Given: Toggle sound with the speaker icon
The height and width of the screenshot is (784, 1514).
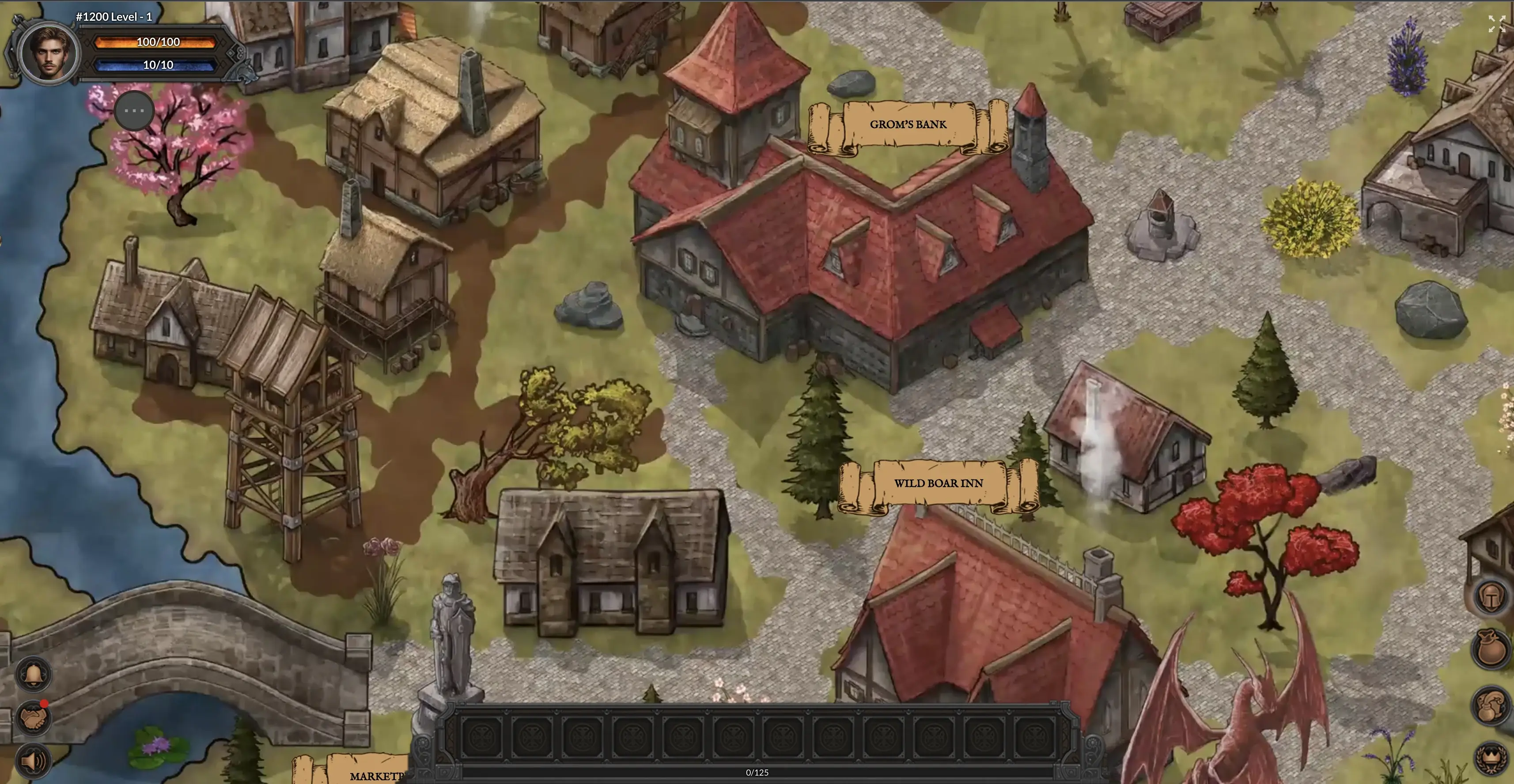Looking at the screenshot, I should click(34, 761).
